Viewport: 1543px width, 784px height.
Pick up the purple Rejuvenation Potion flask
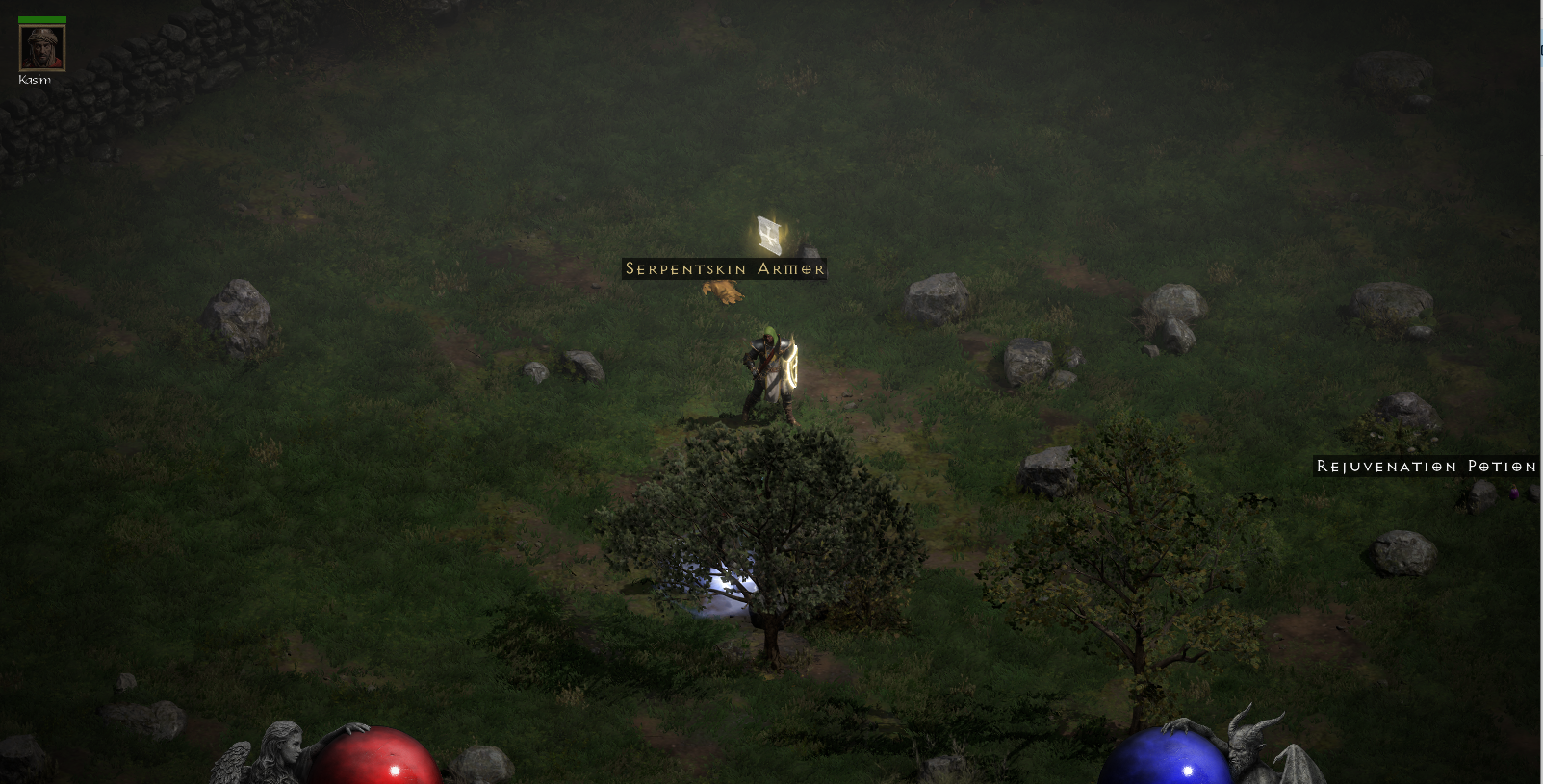(x=1514, y=493)
